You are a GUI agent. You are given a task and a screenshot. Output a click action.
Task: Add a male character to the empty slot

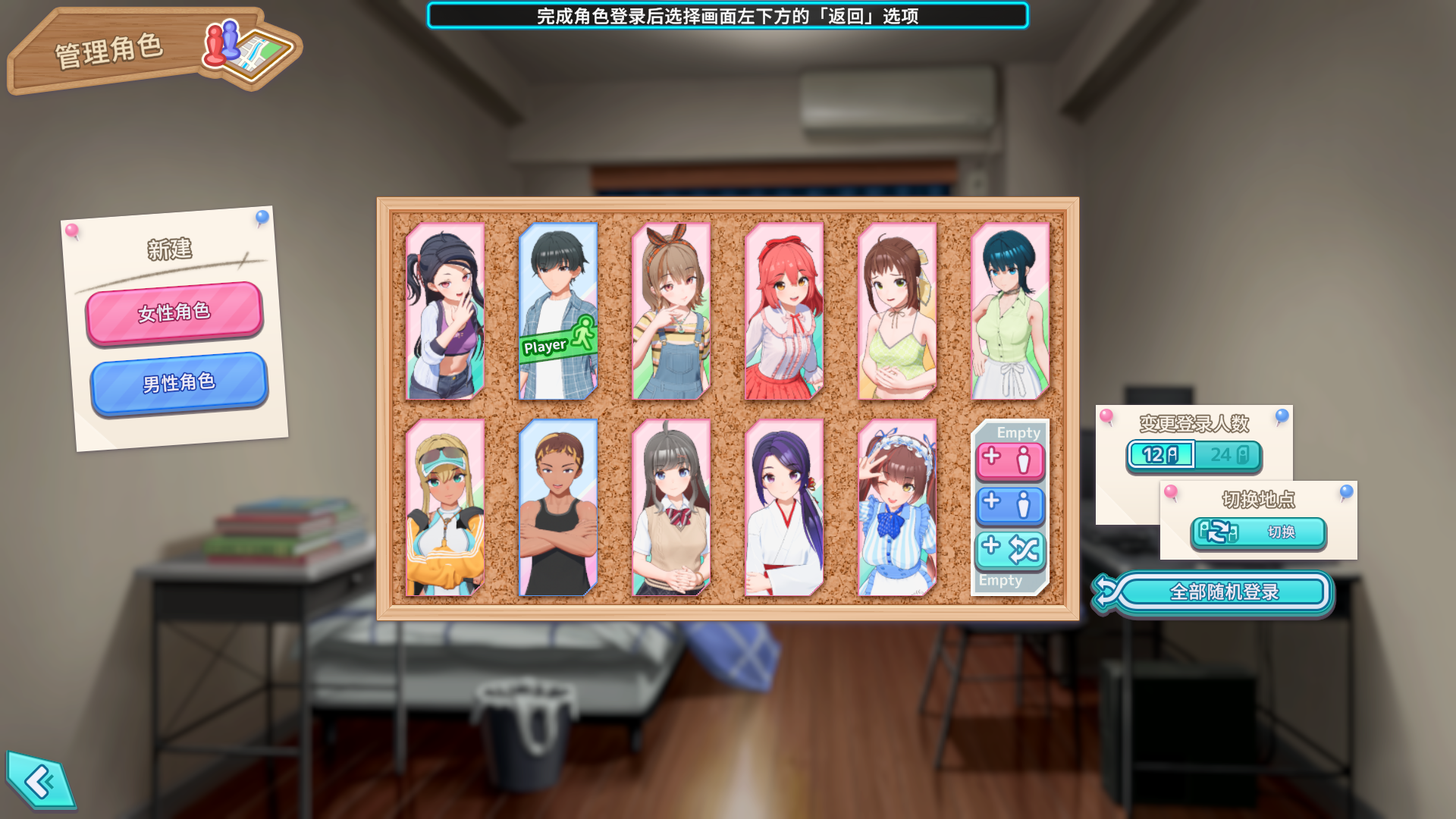1010,505
